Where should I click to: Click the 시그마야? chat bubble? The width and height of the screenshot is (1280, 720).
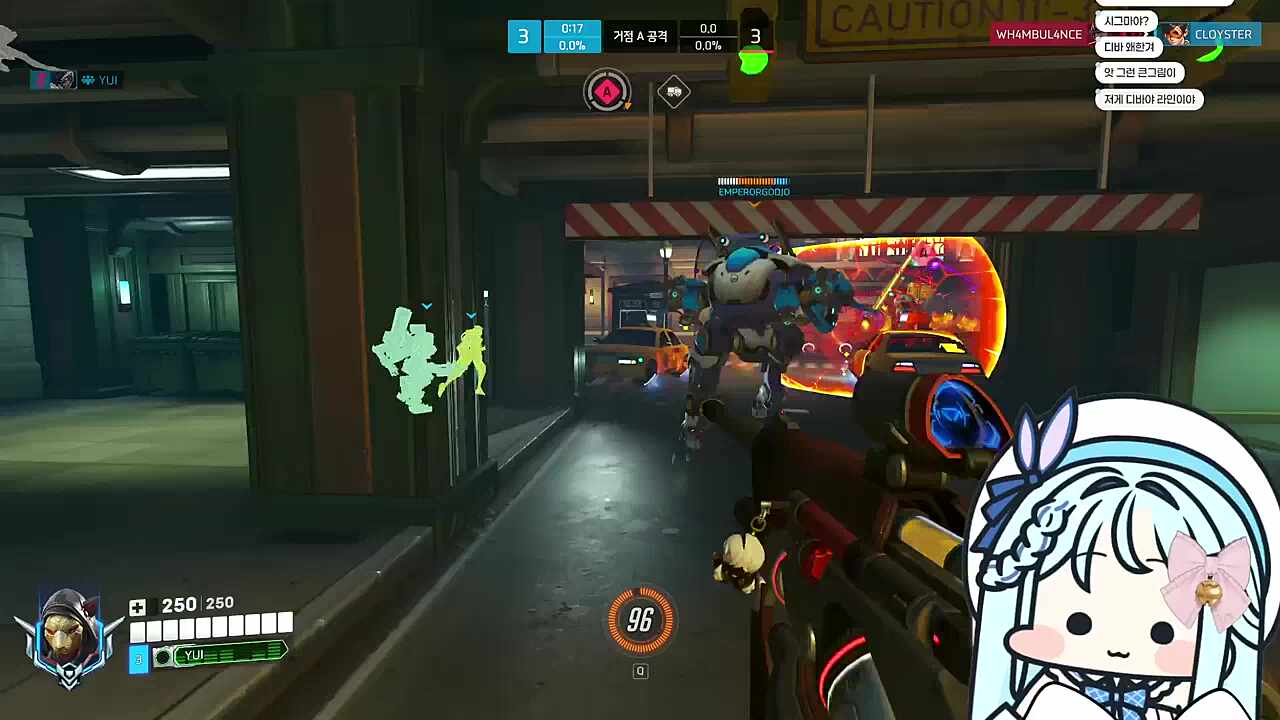(1129, 19)
